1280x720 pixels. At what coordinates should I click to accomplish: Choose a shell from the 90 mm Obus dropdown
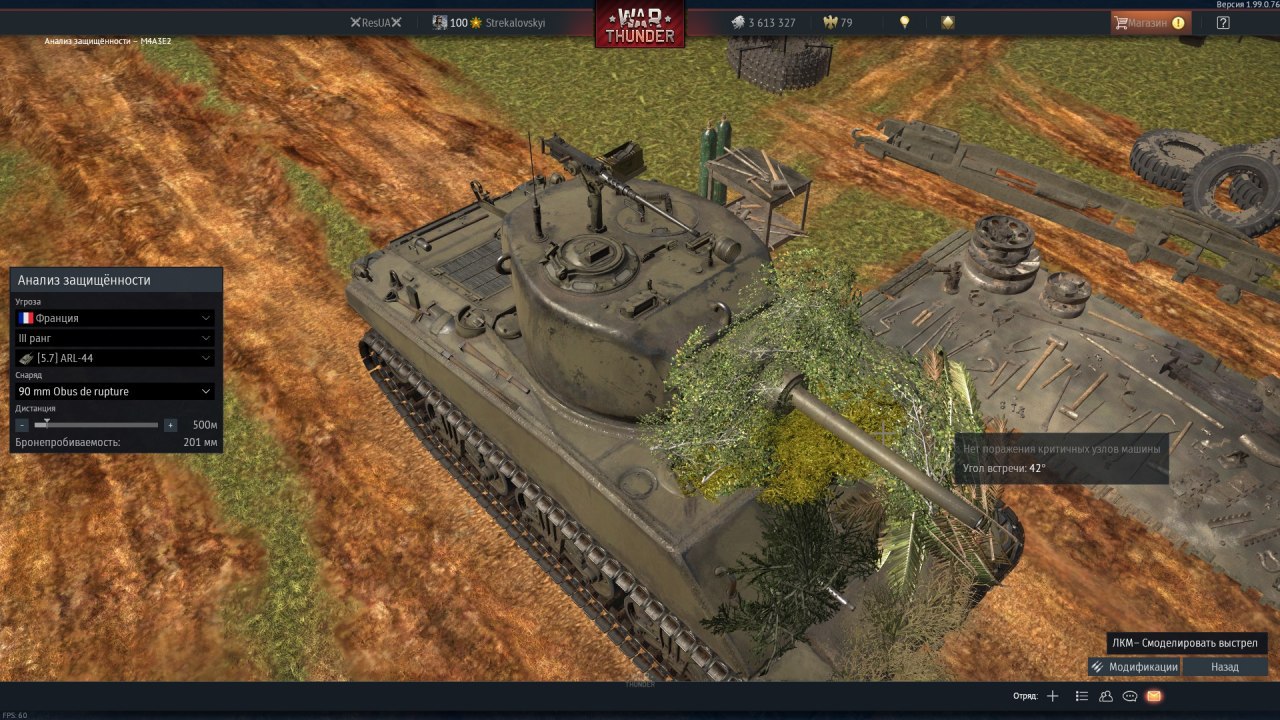115,391
